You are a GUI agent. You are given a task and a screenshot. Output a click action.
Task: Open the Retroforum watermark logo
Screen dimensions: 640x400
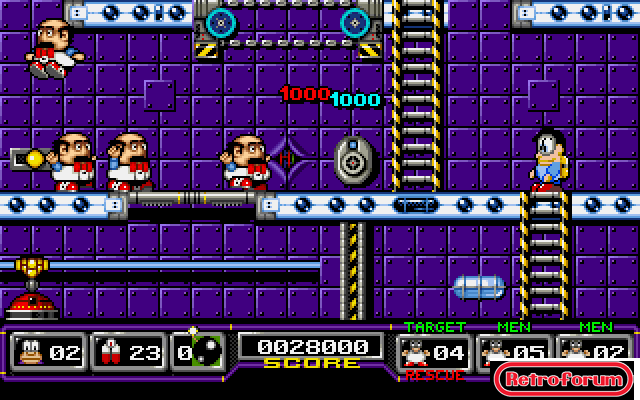pyautogui.click(x=563, y=379)
